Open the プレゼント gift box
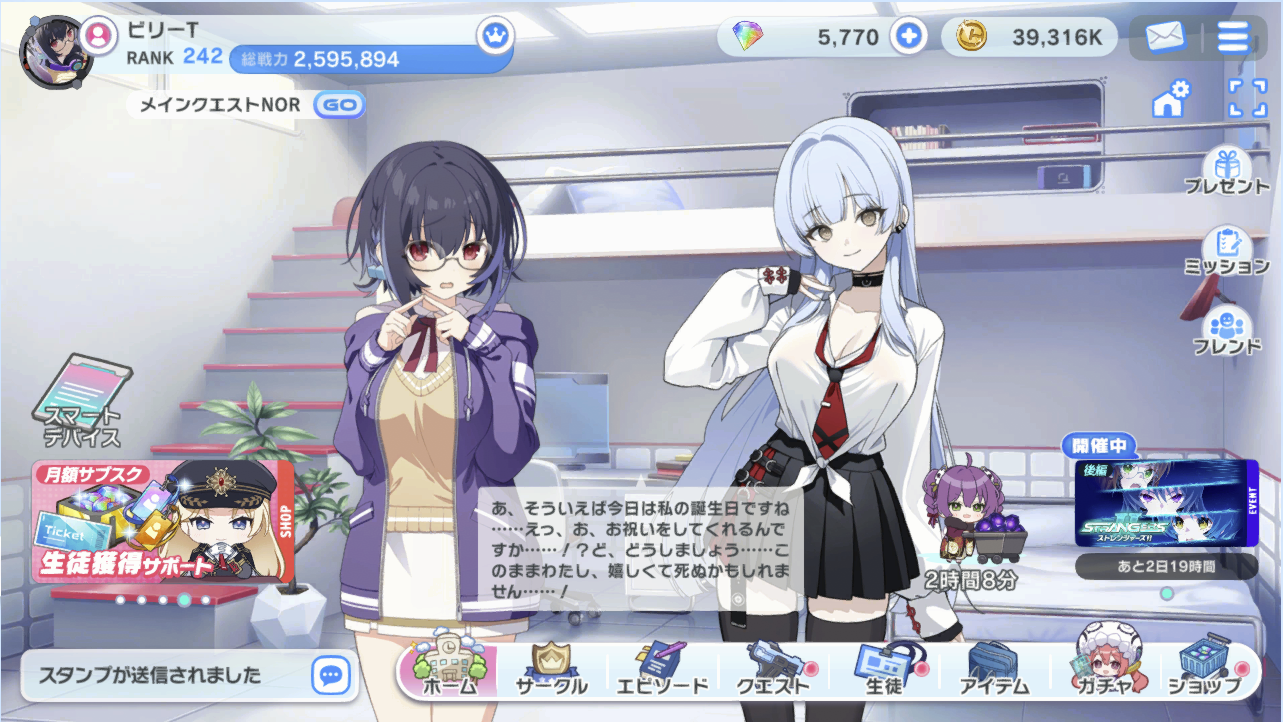The height and width of the screenshot is (722, 1283). [x=1226, y=170]
